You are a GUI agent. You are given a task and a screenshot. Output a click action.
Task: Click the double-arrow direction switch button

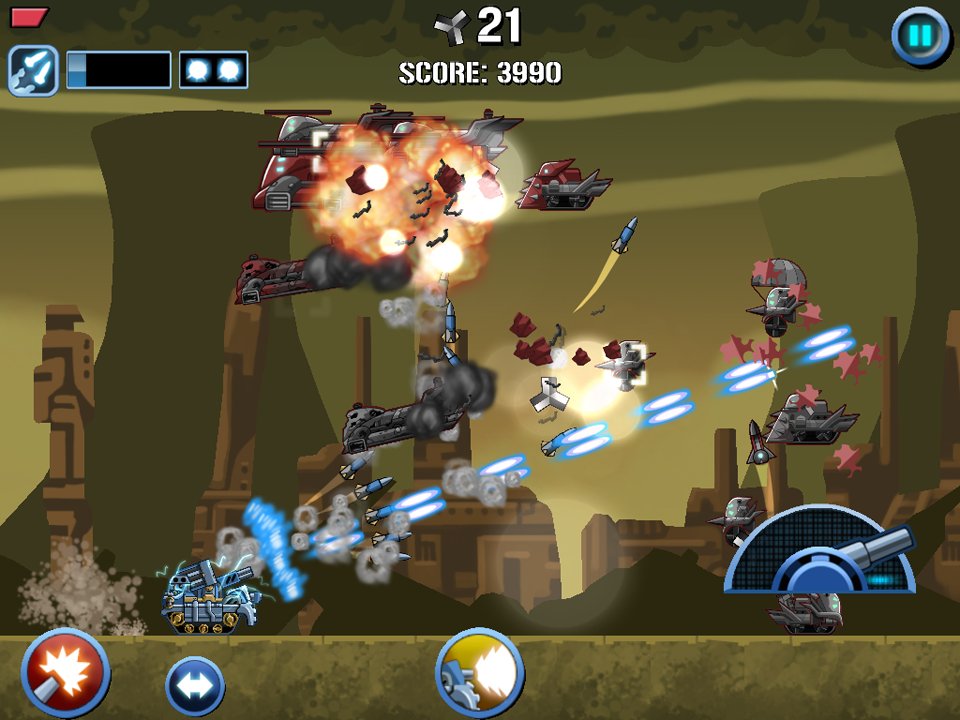(x=194, y=686)
